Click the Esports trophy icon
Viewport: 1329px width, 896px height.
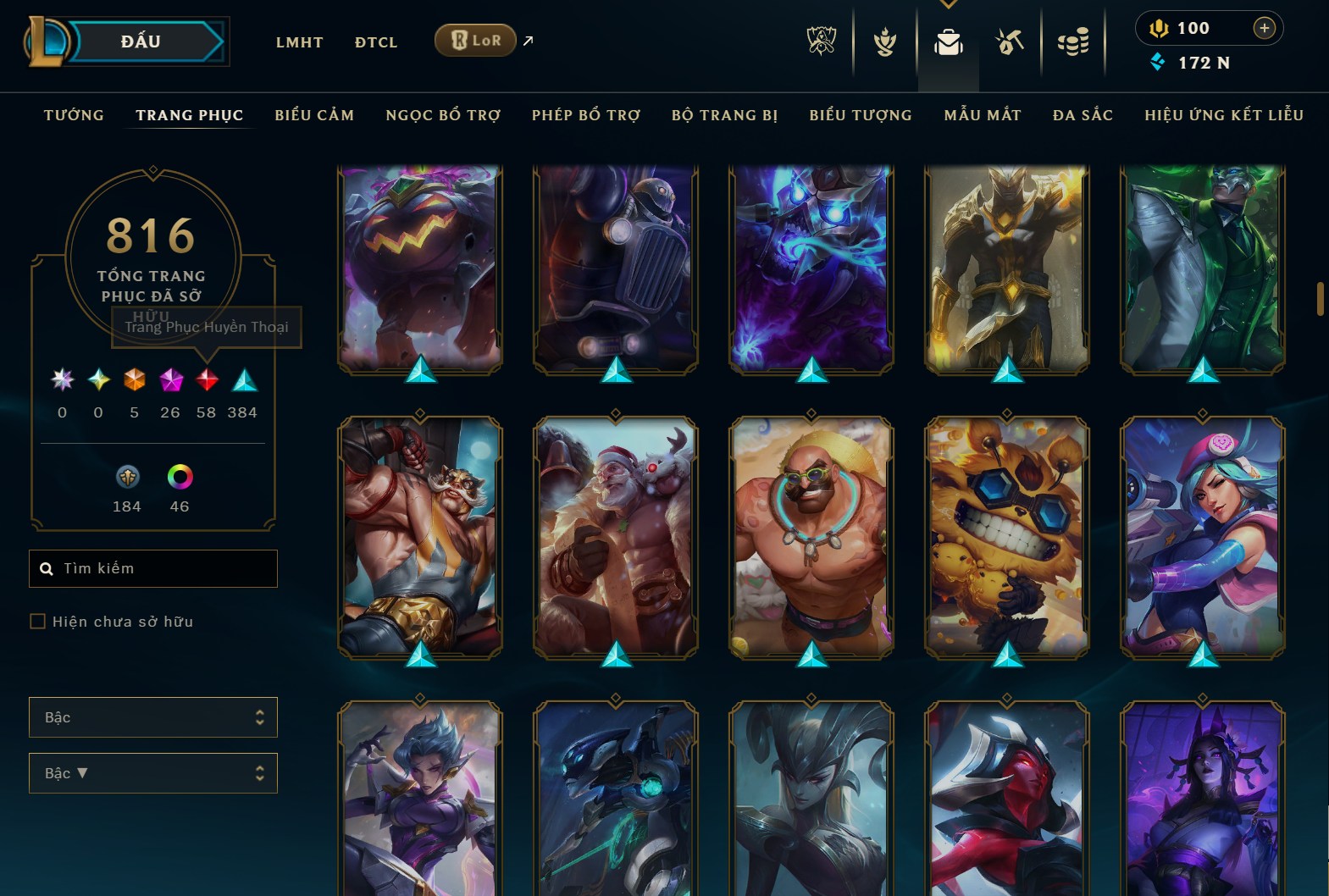point(821,40)
